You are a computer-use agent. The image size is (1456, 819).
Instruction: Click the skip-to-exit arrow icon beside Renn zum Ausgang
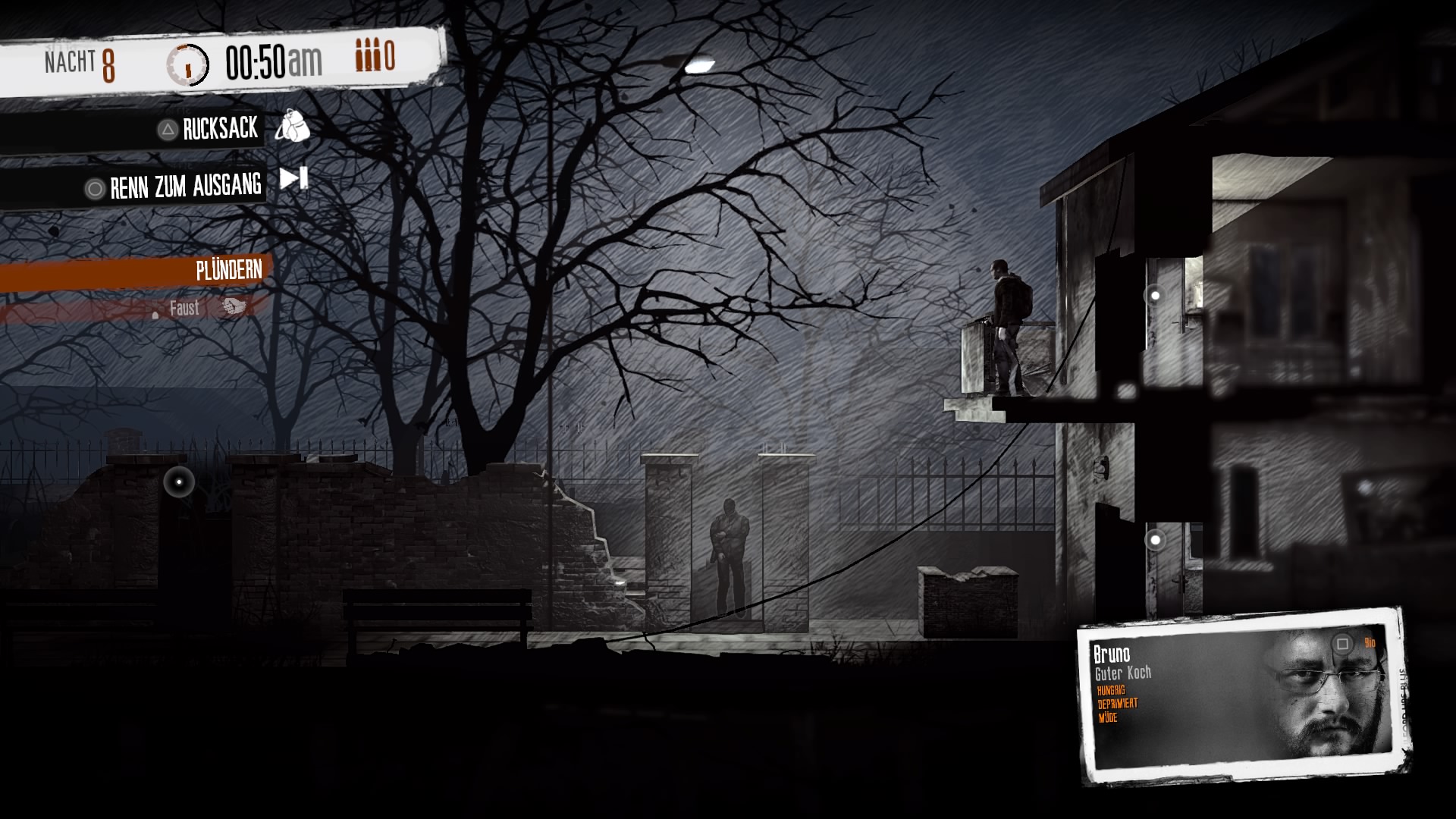[x=292, y=180]
